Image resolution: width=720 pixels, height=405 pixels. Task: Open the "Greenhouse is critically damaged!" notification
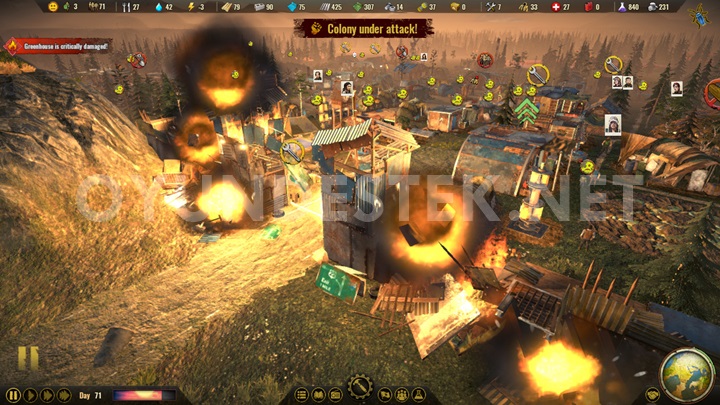point(58,46)
